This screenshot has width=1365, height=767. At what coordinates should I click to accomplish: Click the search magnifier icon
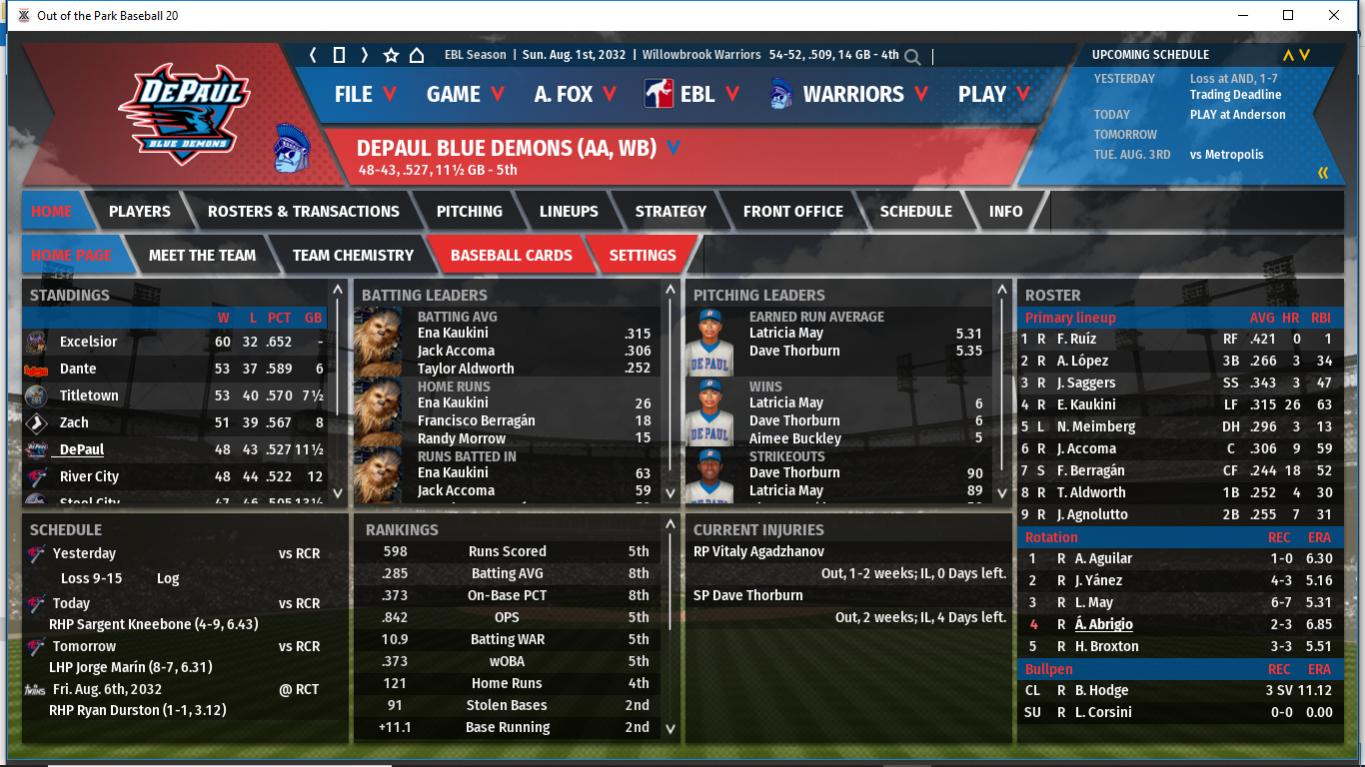[912, 57]
